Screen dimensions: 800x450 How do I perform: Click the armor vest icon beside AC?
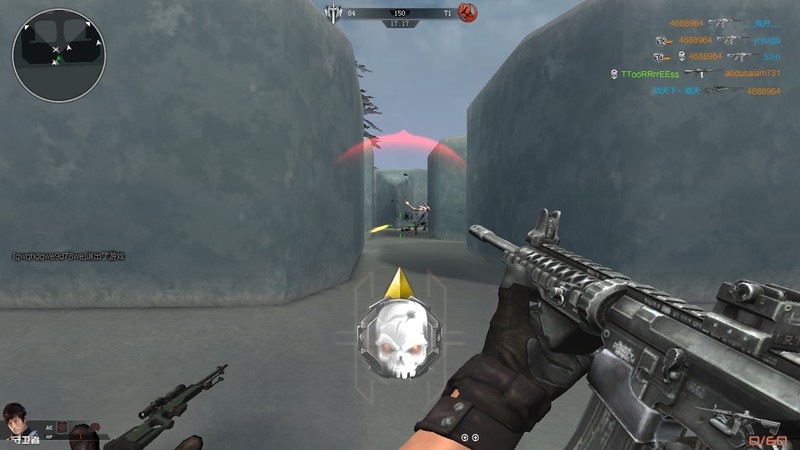tap(60, 426)
